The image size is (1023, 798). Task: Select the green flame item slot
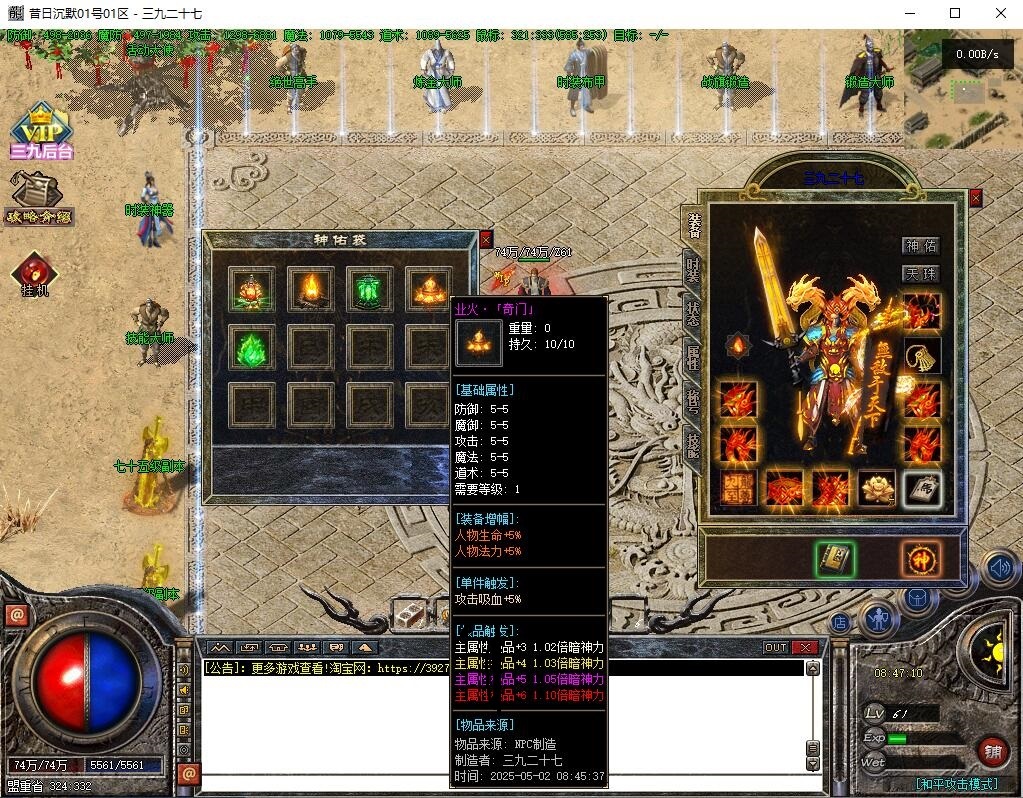pyautogui.click(x=251, y=348)
